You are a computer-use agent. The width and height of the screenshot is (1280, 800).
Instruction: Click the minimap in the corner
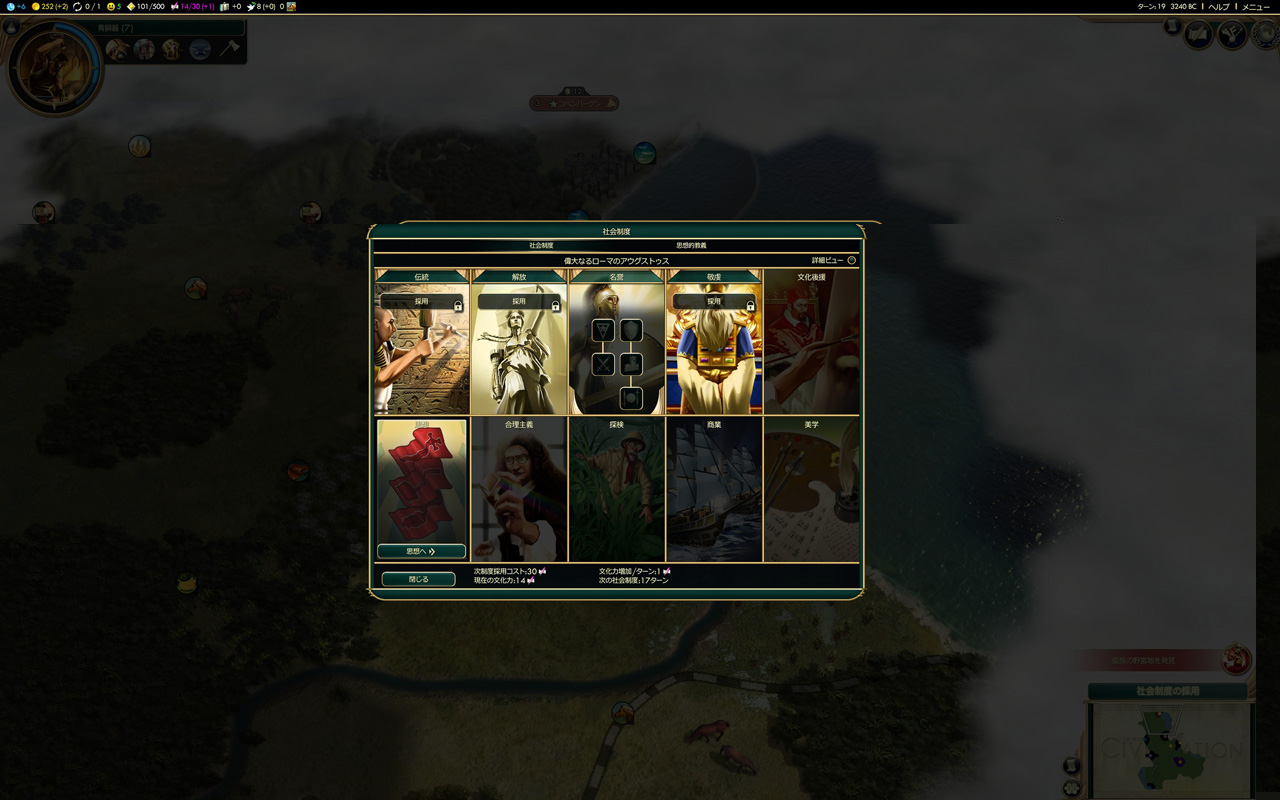pyautogui.click(x=1170, y=750)
